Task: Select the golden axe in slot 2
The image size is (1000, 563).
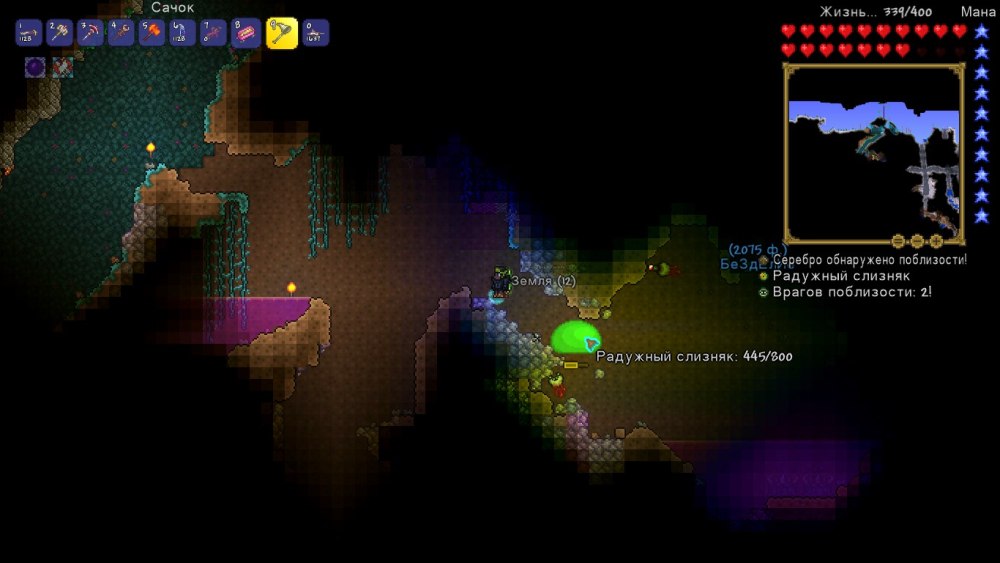Action: [x=60, y=33]
